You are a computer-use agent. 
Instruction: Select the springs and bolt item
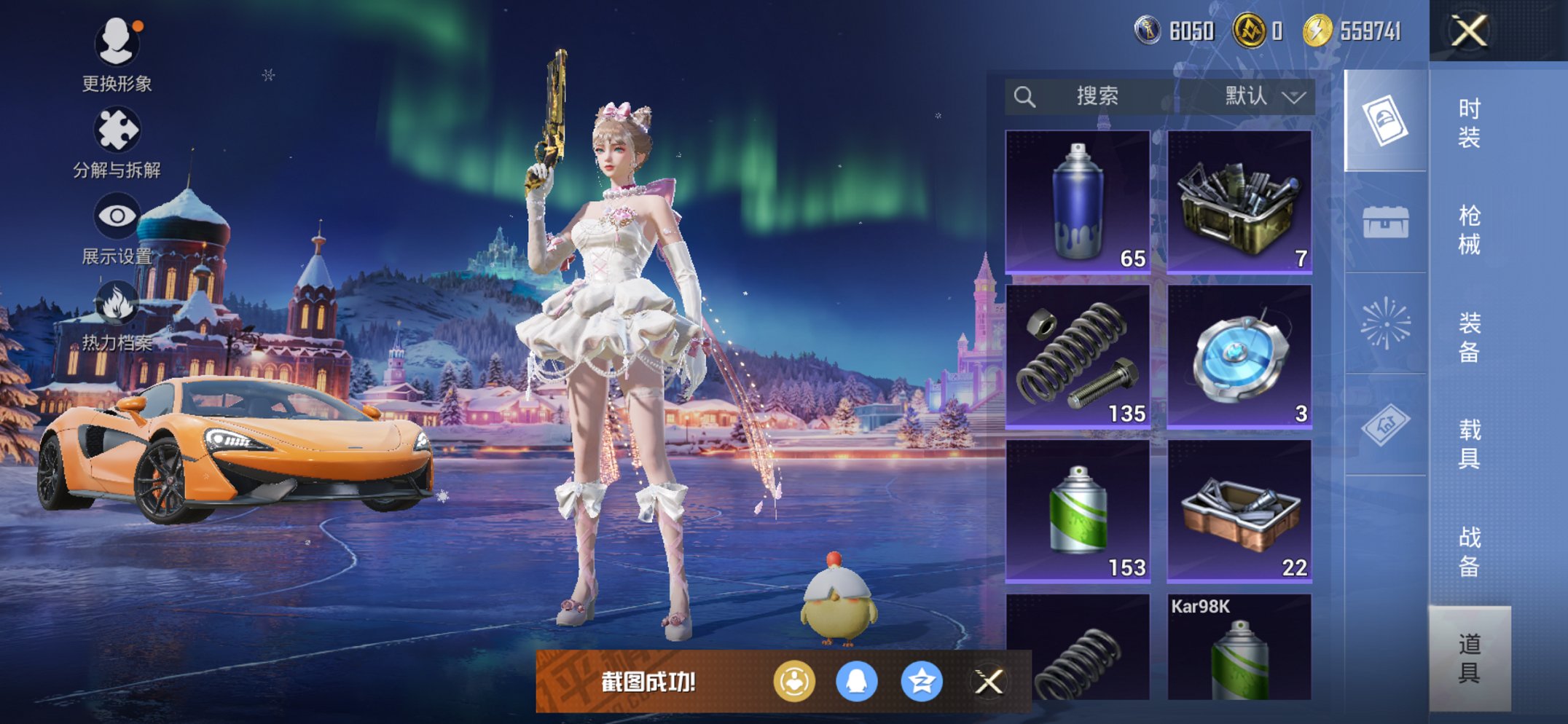[1078, 356]
